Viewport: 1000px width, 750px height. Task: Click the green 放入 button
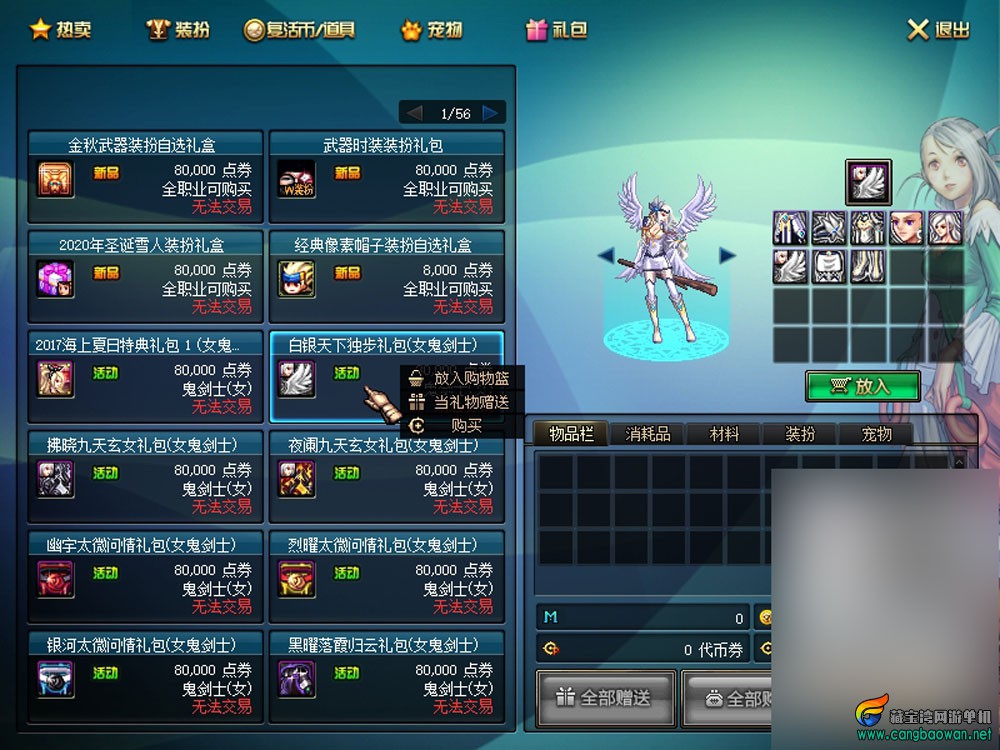click(862, 386)
